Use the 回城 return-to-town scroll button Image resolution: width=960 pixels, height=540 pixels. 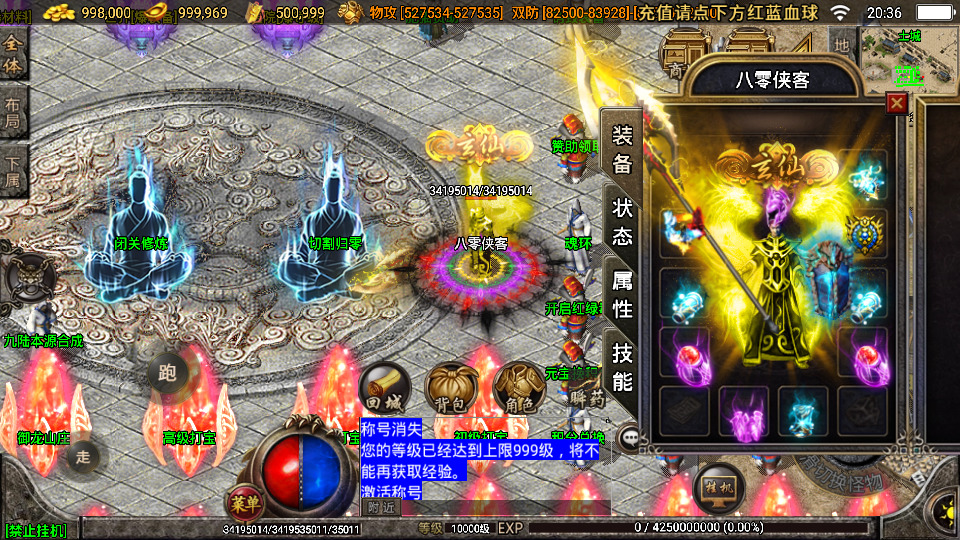pos(381,387)
